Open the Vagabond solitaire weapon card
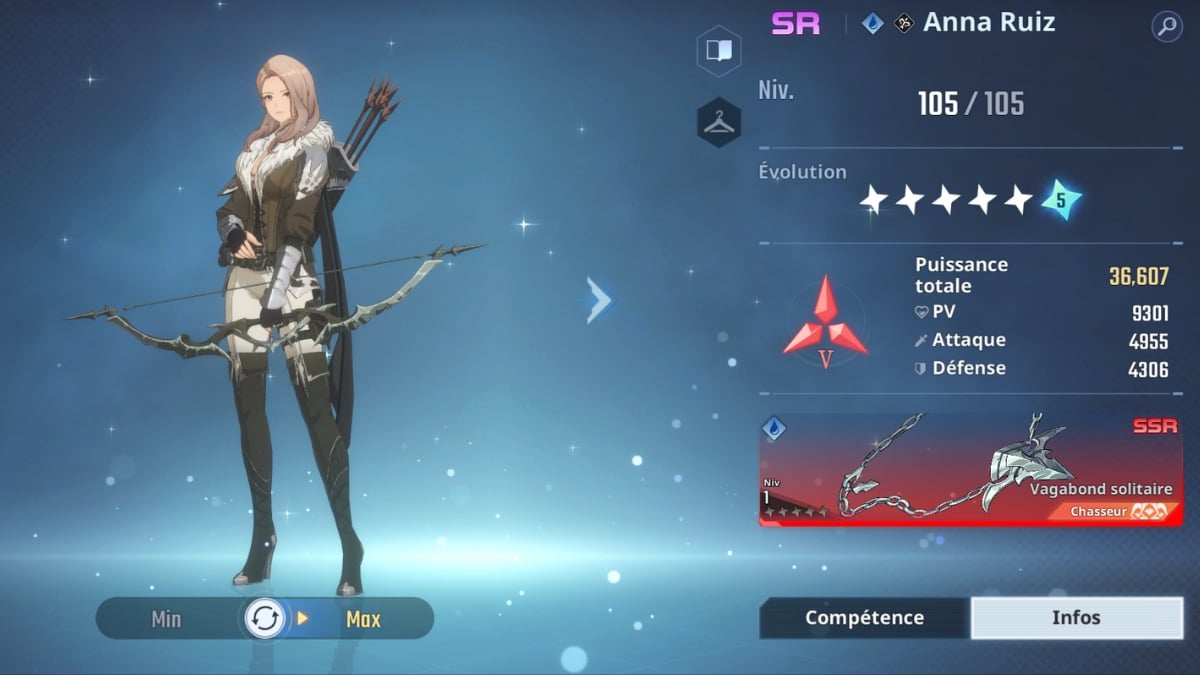Viewport: 1200px width, 675px height. pyautogui.click(x=970, y=470)
